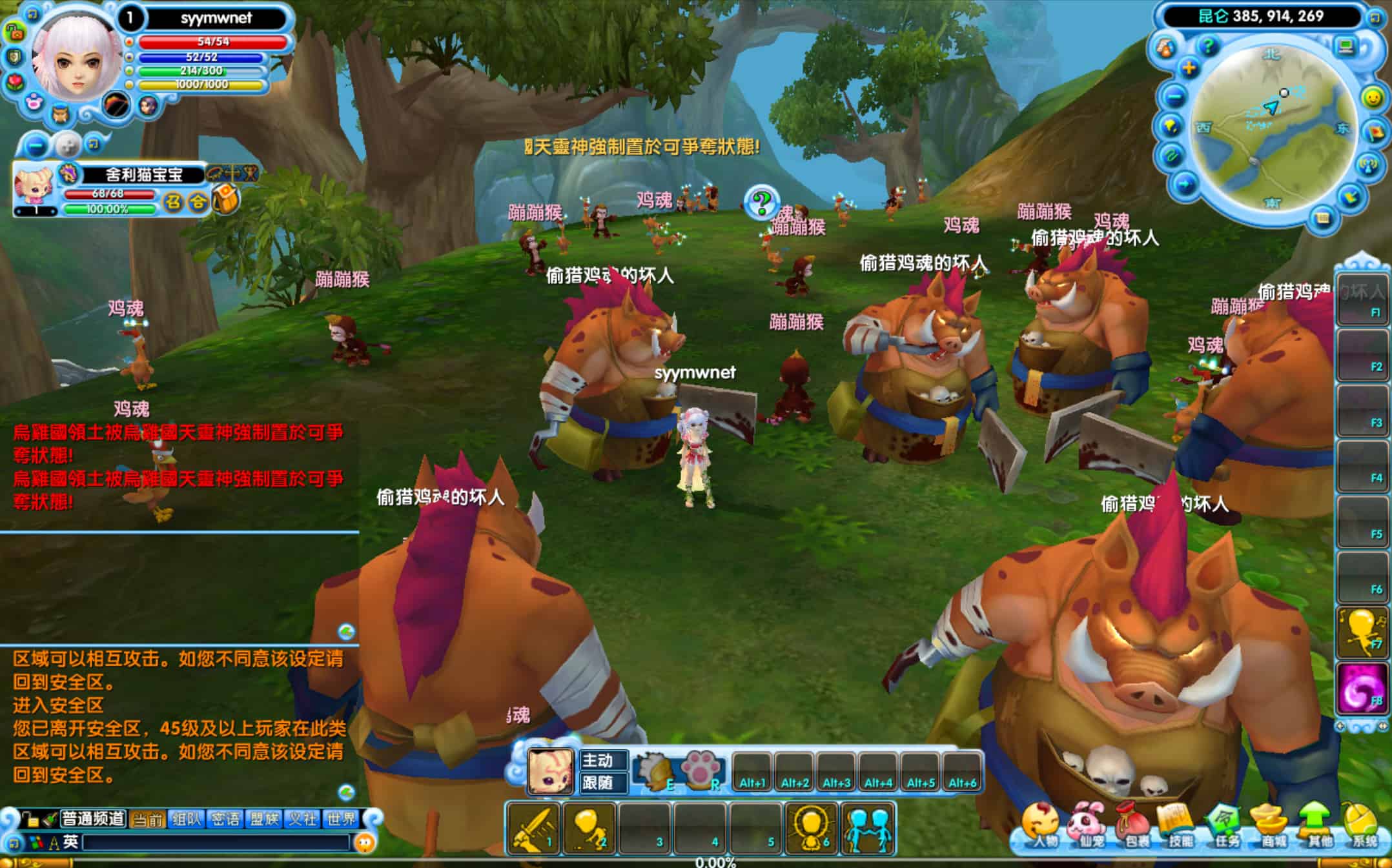Zoom out the minimap with the minus button

click(x=1175, y=97)
